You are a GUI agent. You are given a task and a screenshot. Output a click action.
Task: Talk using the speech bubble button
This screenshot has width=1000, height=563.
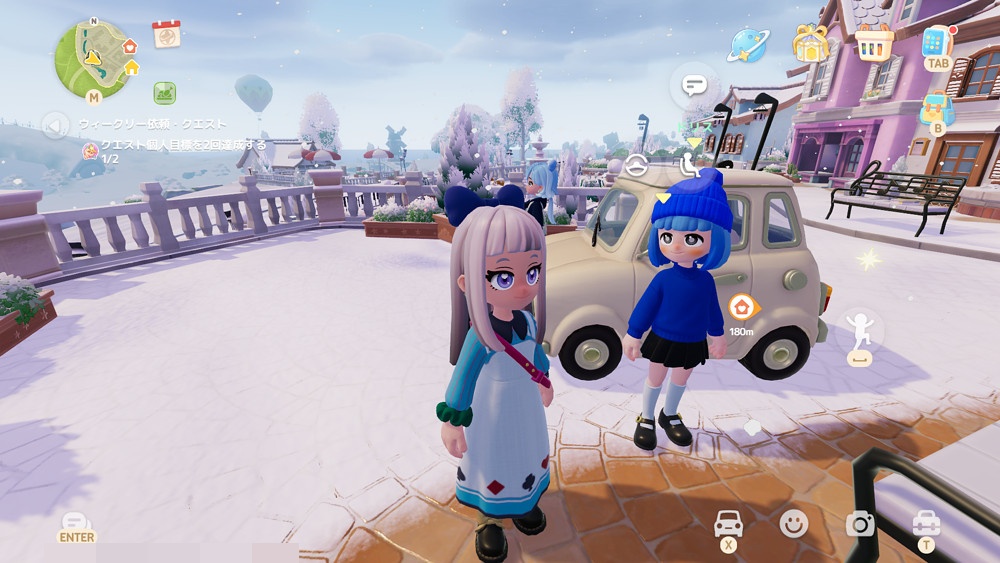[694, 86]
